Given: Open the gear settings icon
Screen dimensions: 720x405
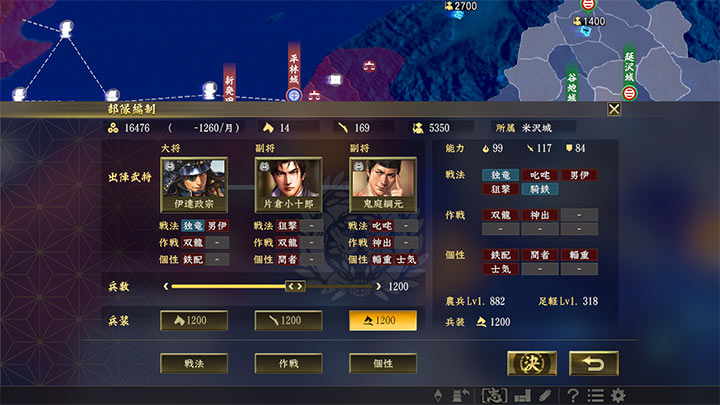Looking at the screenshot, I should 619,395.
